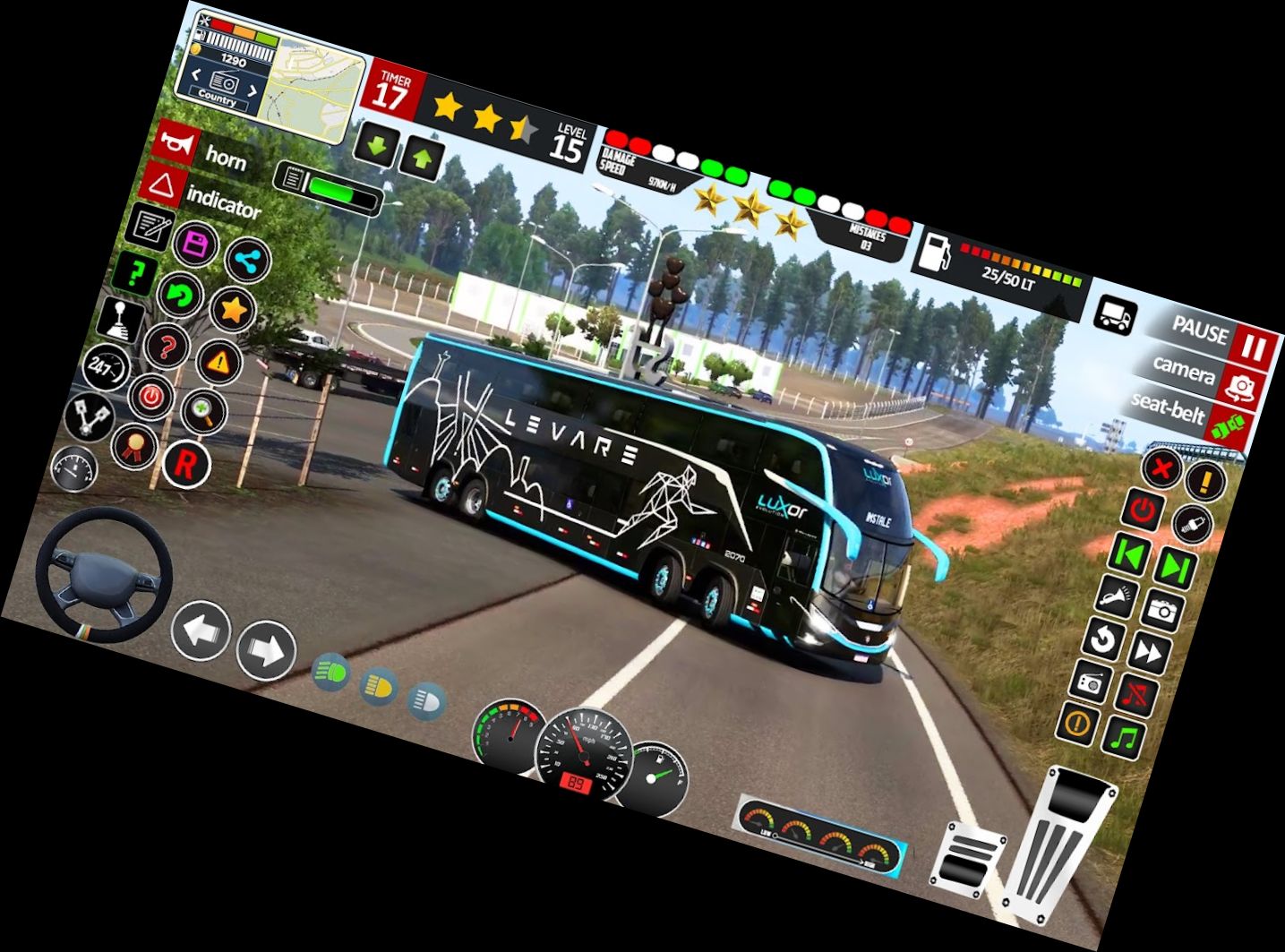The image size is (1285, 952).
Task: Steer left with the left arrow button
Action: pos(201,630)
